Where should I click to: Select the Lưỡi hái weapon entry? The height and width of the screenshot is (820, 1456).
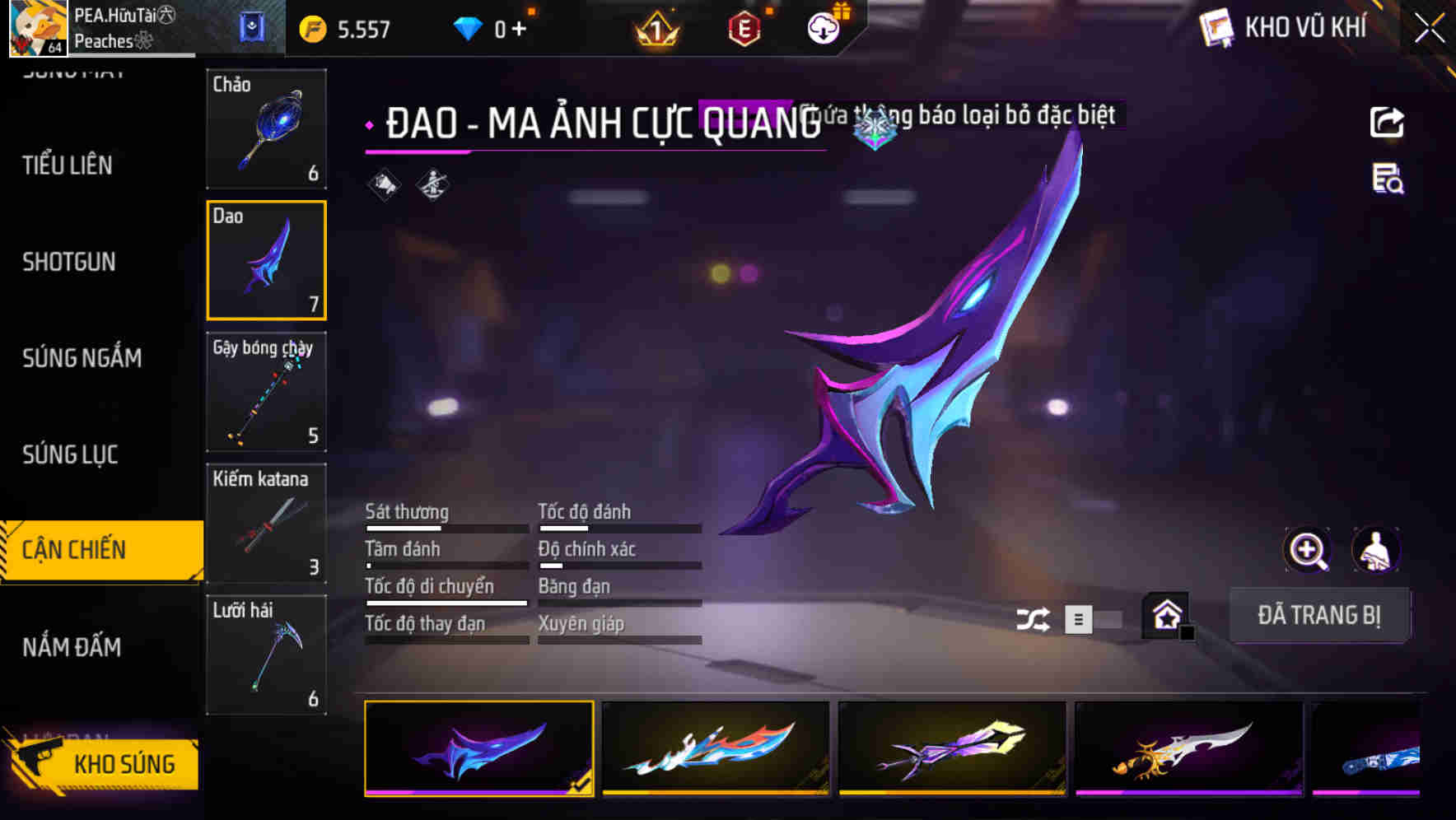(266, 655)
